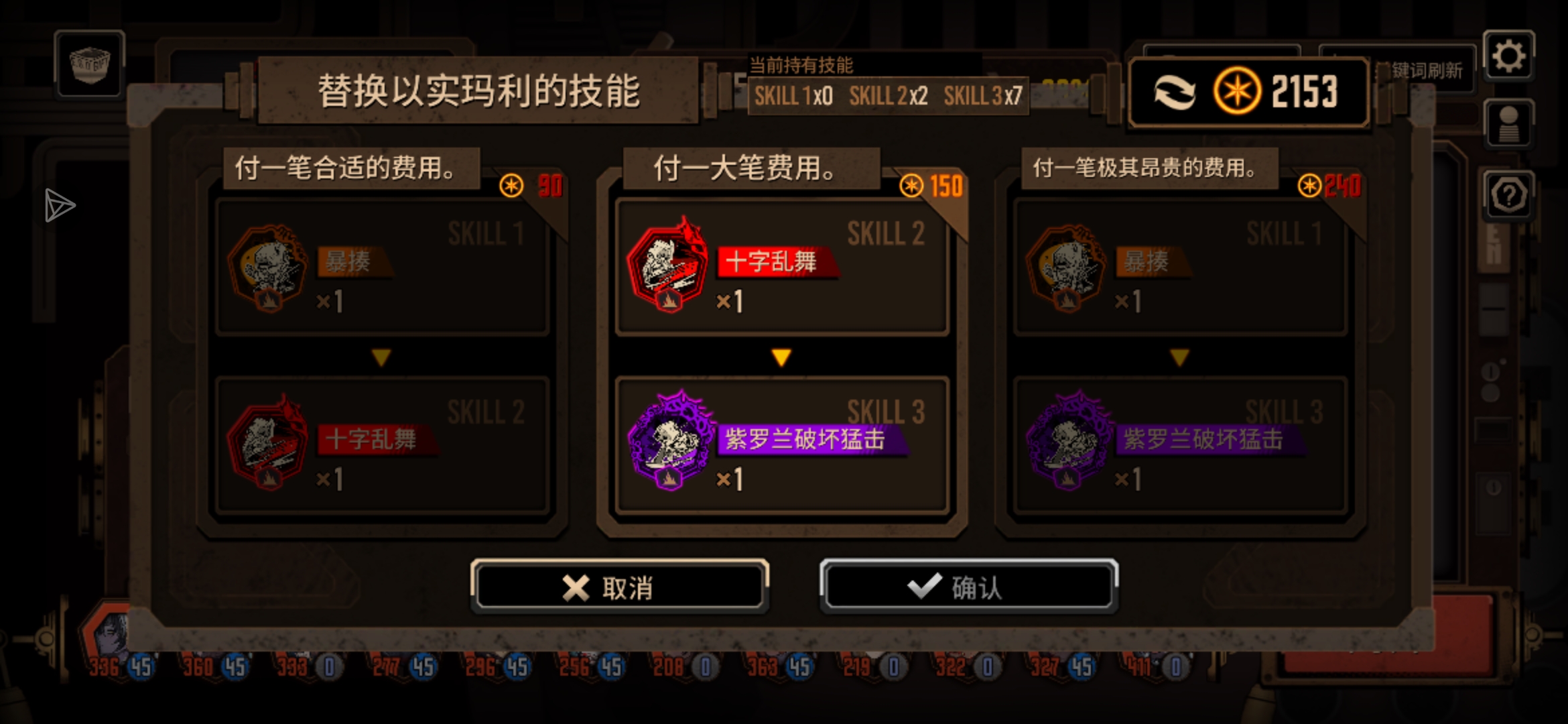Image resolution: width=1568 pixels, height=724 pixels.
Task: Click the gold sun currency icon showing 2153
Action: pyautogui.click(x=1238, y=92)
